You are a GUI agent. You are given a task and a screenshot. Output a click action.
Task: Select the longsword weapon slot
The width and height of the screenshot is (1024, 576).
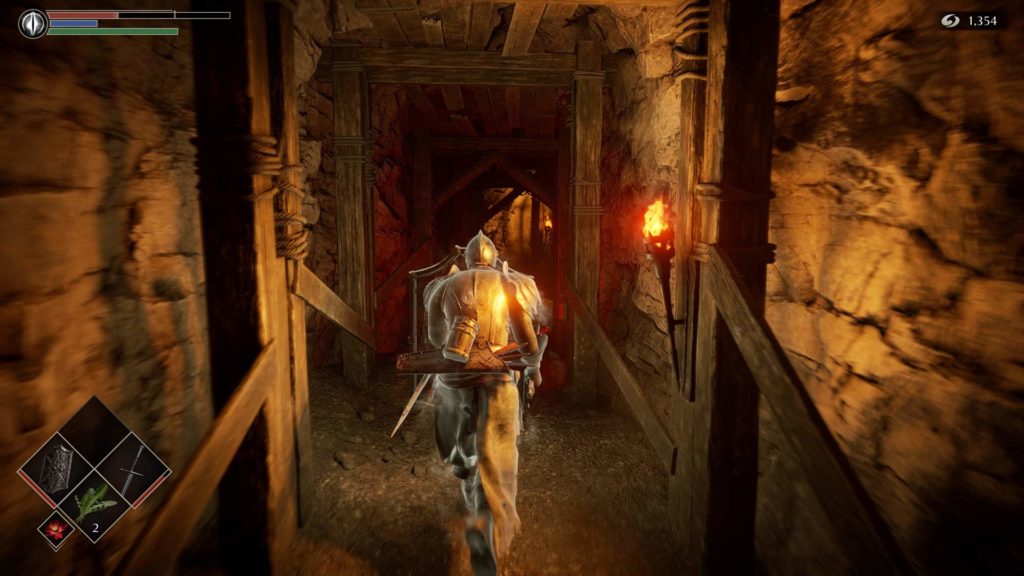pyautogui.click(x=132, y=466)
